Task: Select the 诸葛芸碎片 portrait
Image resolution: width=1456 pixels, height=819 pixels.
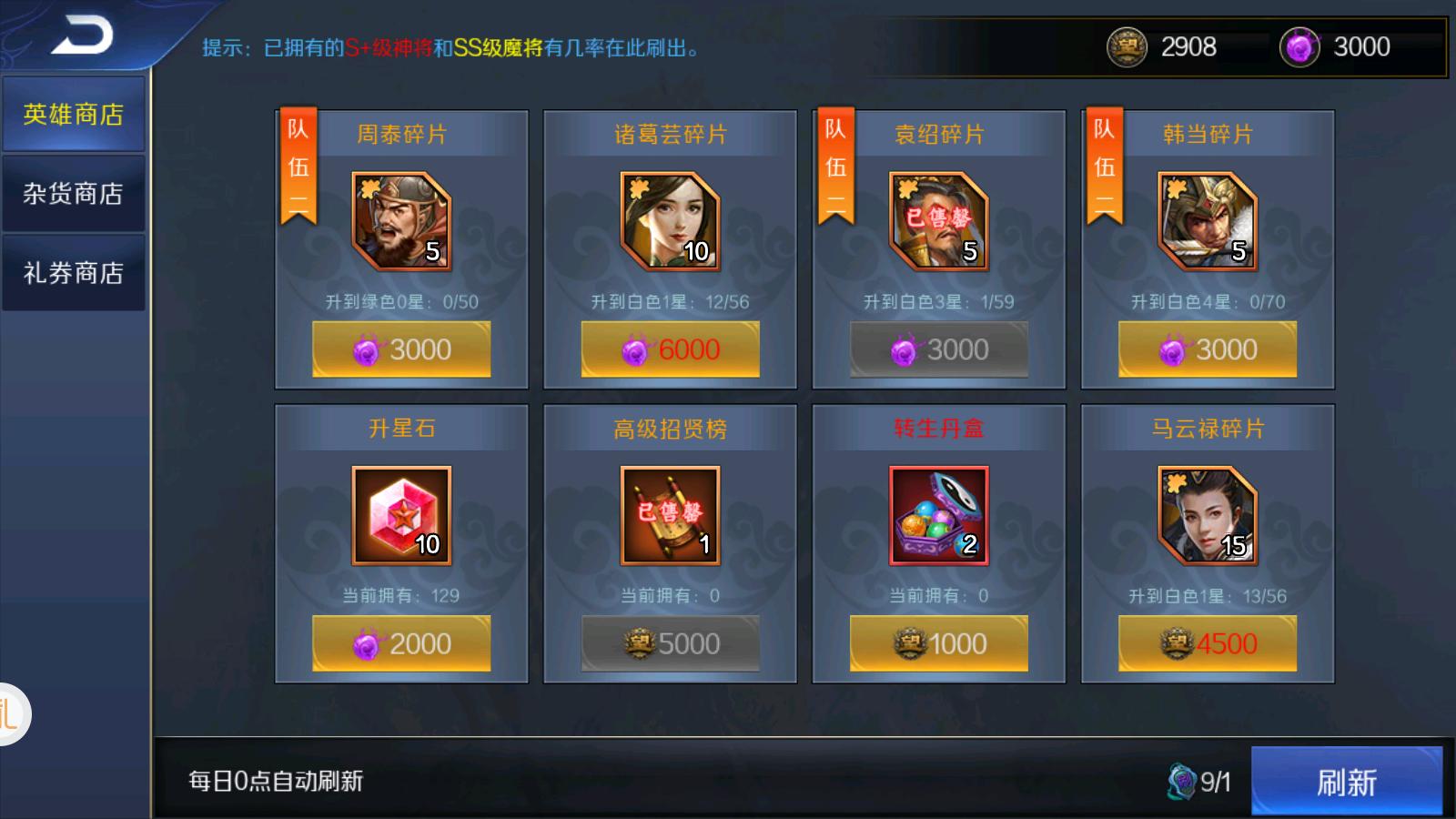Action: [667, 218]
